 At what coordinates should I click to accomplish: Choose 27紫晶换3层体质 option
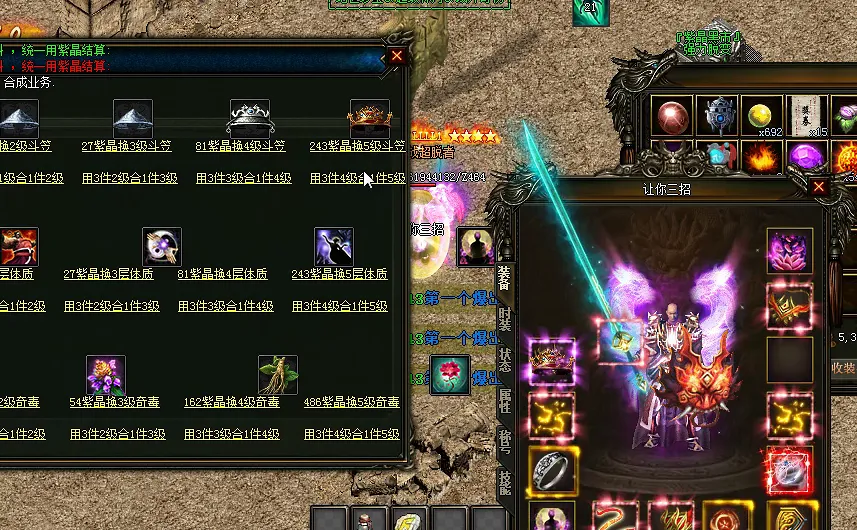point(108,274)
